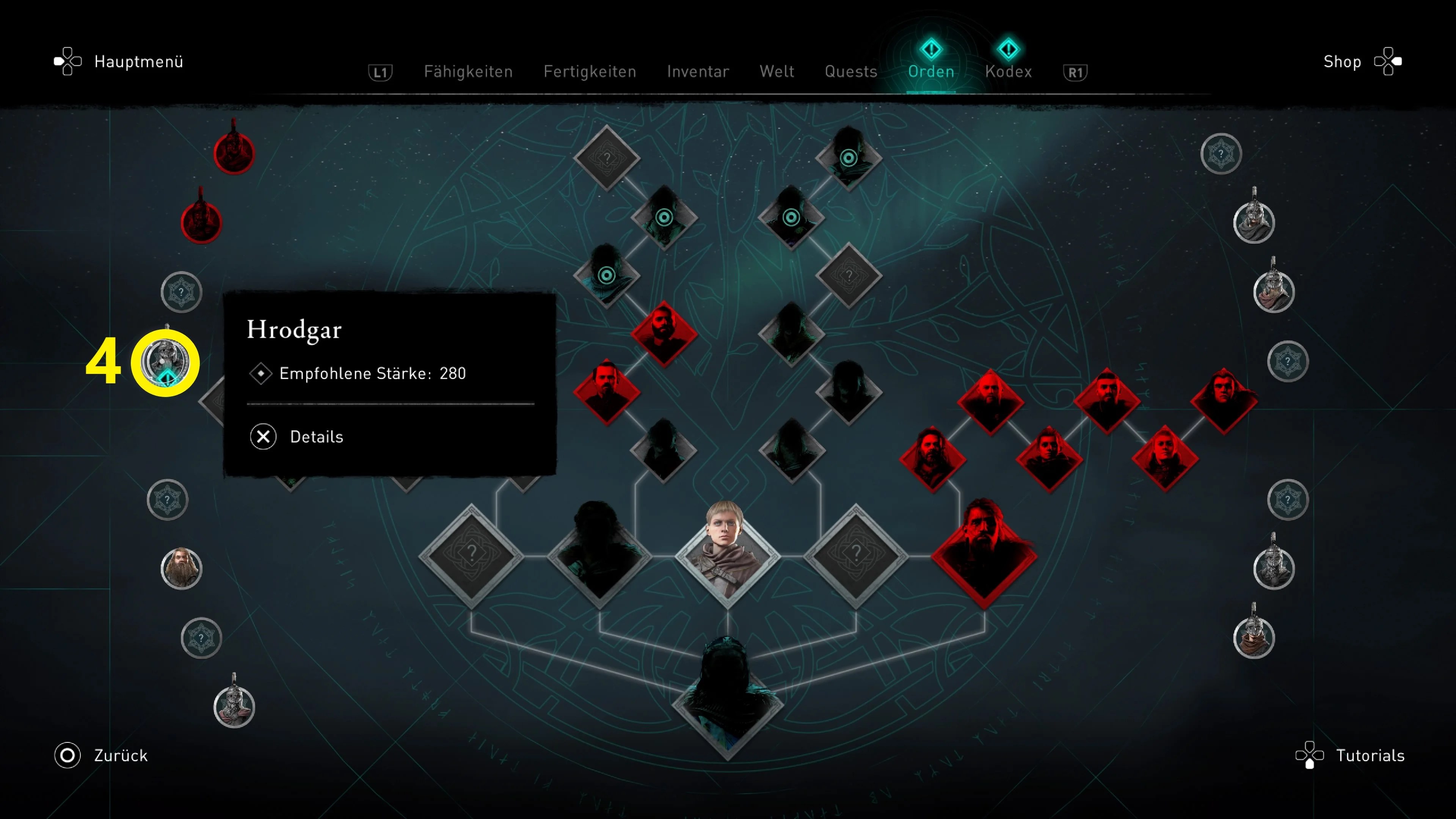1456x819 pixels.
Task: Select the highlighted Hrodgar zealot medallion
Action: click(165, 362)
